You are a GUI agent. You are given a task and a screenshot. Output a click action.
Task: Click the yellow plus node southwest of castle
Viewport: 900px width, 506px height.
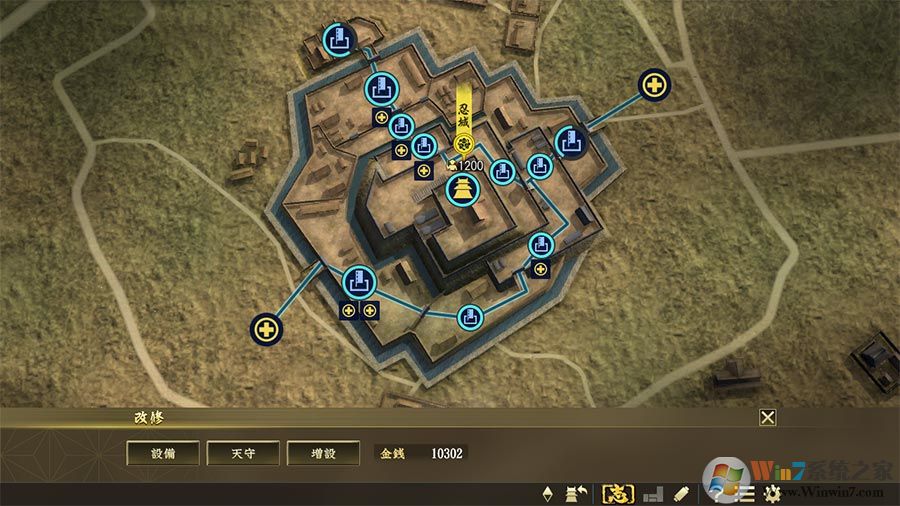[x=266, y=327]
